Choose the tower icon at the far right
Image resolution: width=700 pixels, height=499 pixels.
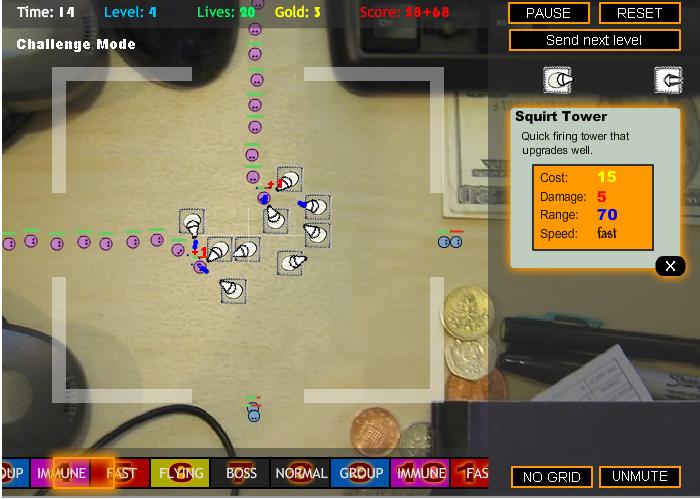point(667,80)
